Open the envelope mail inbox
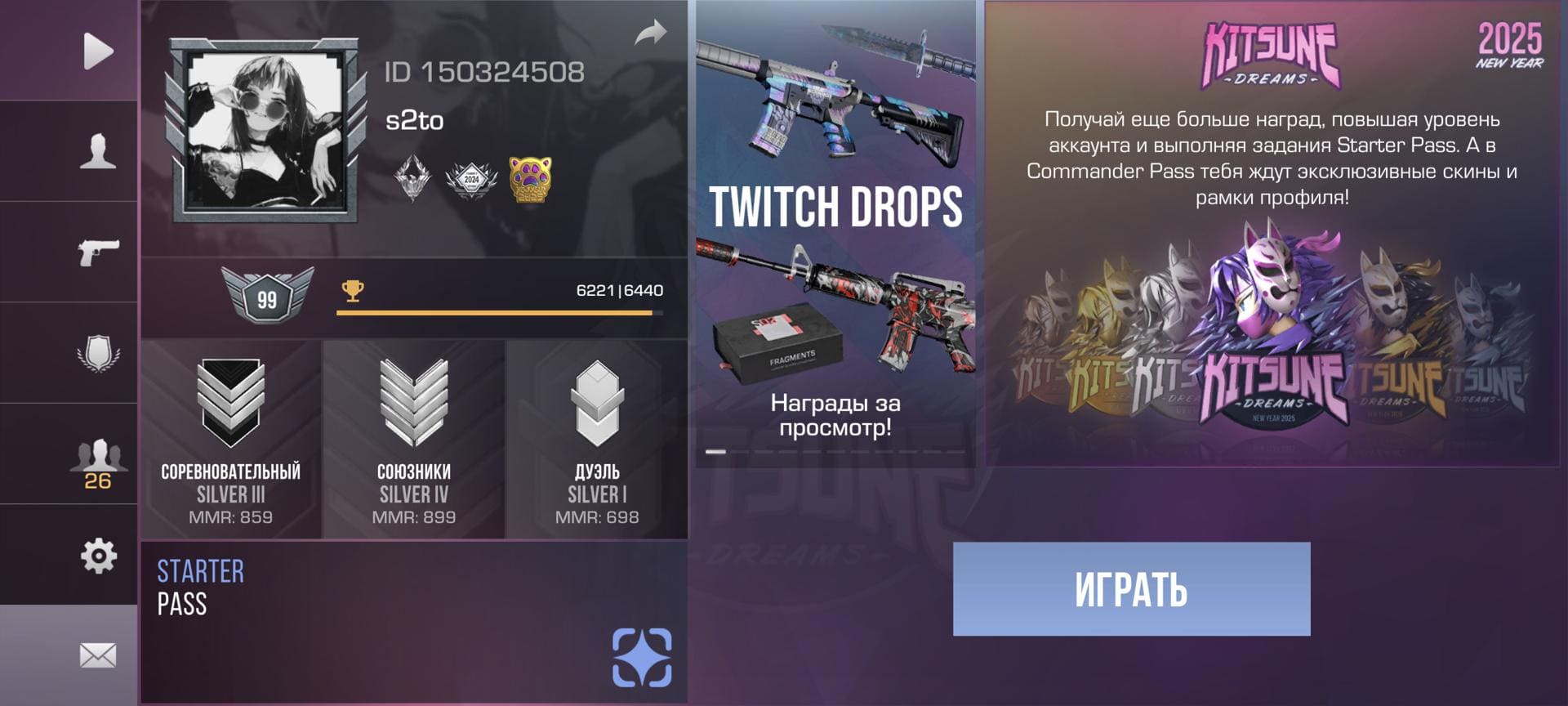This screenshot has width=1568, height=706. [98, 655]
